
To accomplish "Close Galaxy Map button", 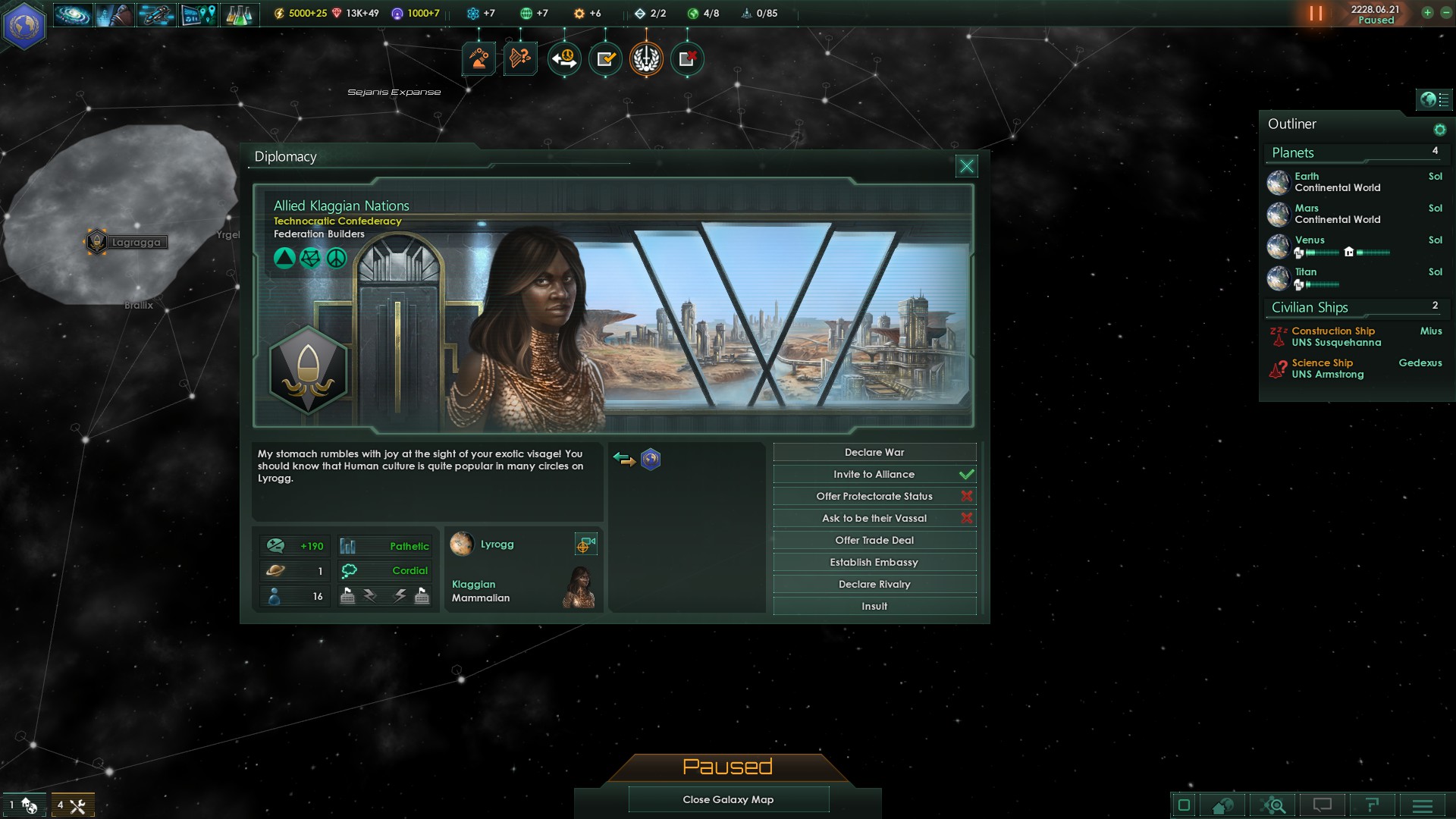I will [728, 799].
